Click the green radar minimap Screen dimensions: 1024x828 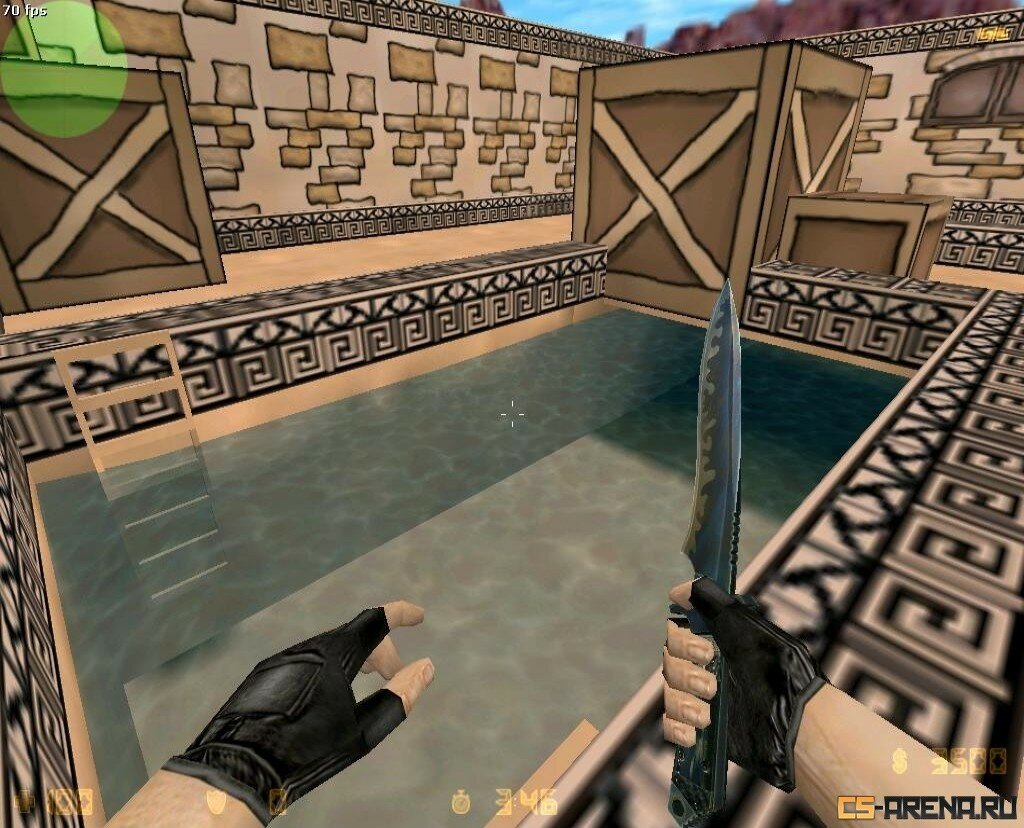click(x=63, y=68)
